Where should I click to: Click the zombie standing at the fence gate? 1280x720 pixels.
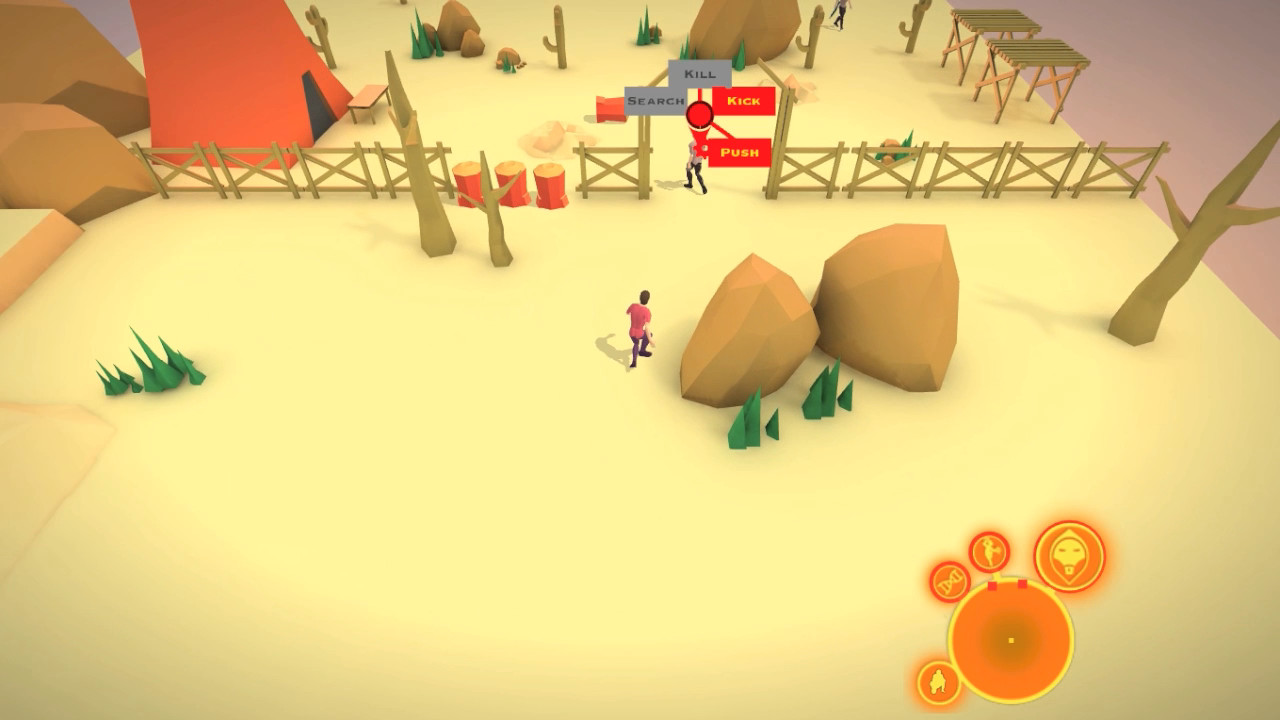click(x=693, y=165)
